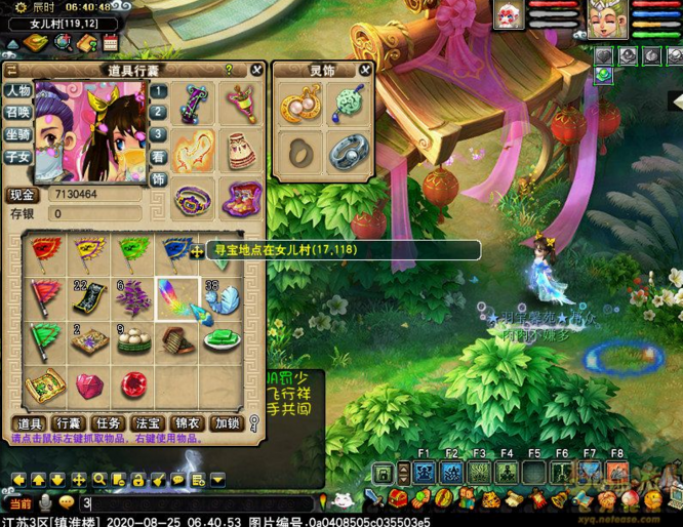Image resolution: width=683 pixels, height=527 pixels.
Task: Click the silver ring accessory slot
Action: coord(348,151)
